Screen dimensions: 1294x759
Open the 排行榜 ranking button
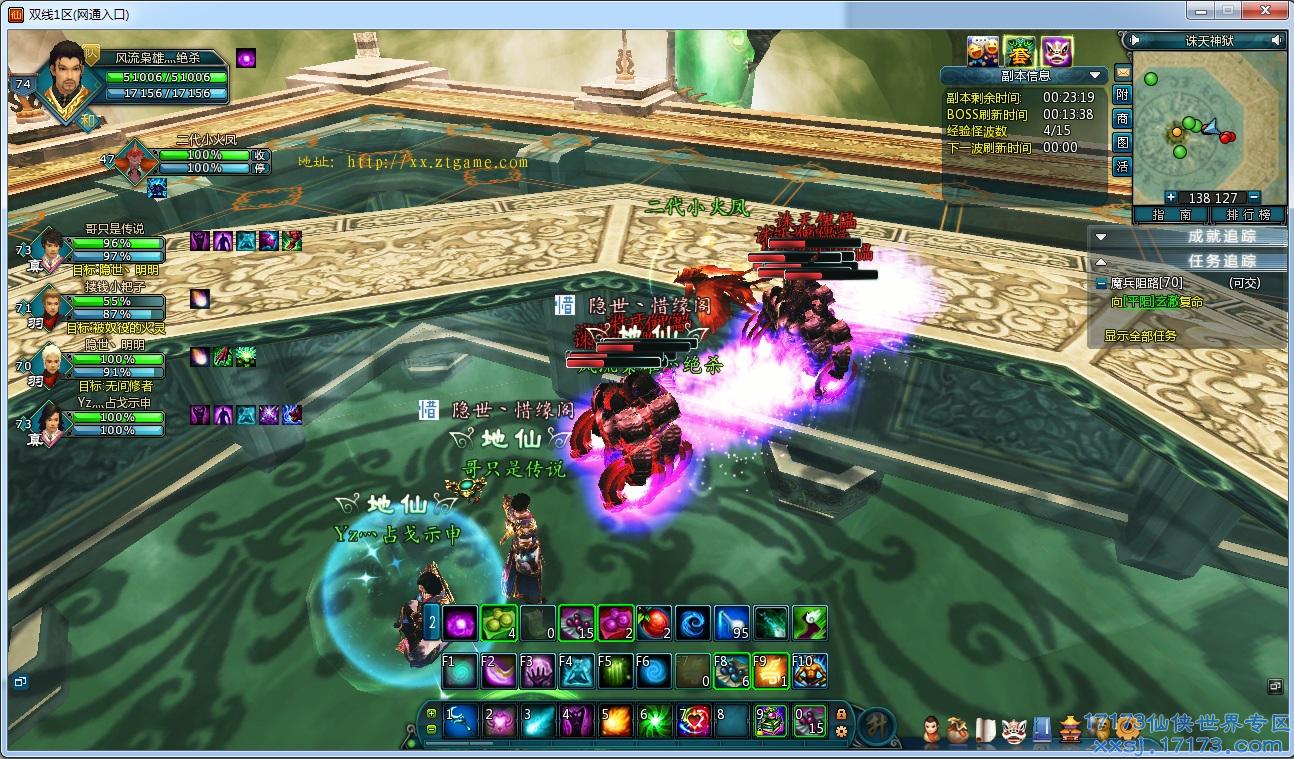click(x=1248, y=215)
